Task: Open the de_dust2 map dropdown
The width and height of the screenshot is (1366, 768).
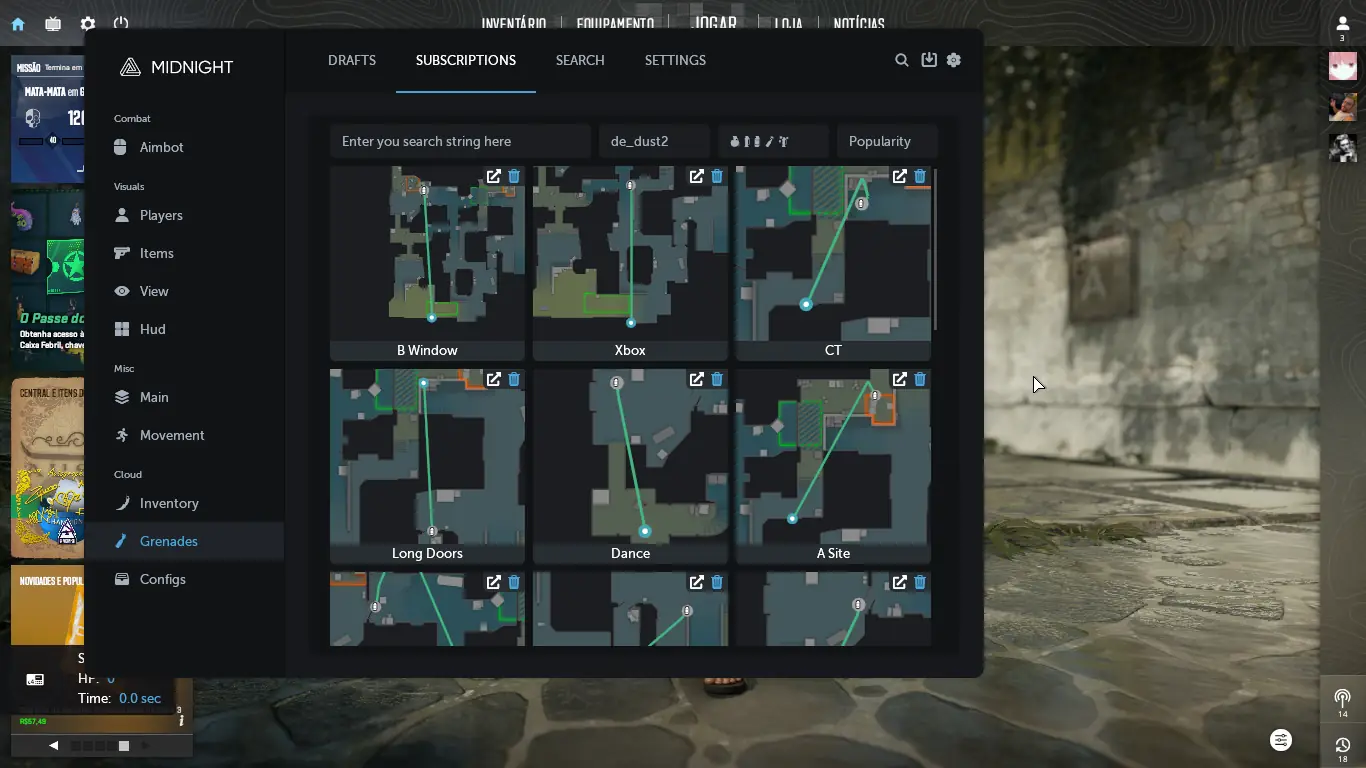Action: (x=654, y=141)
